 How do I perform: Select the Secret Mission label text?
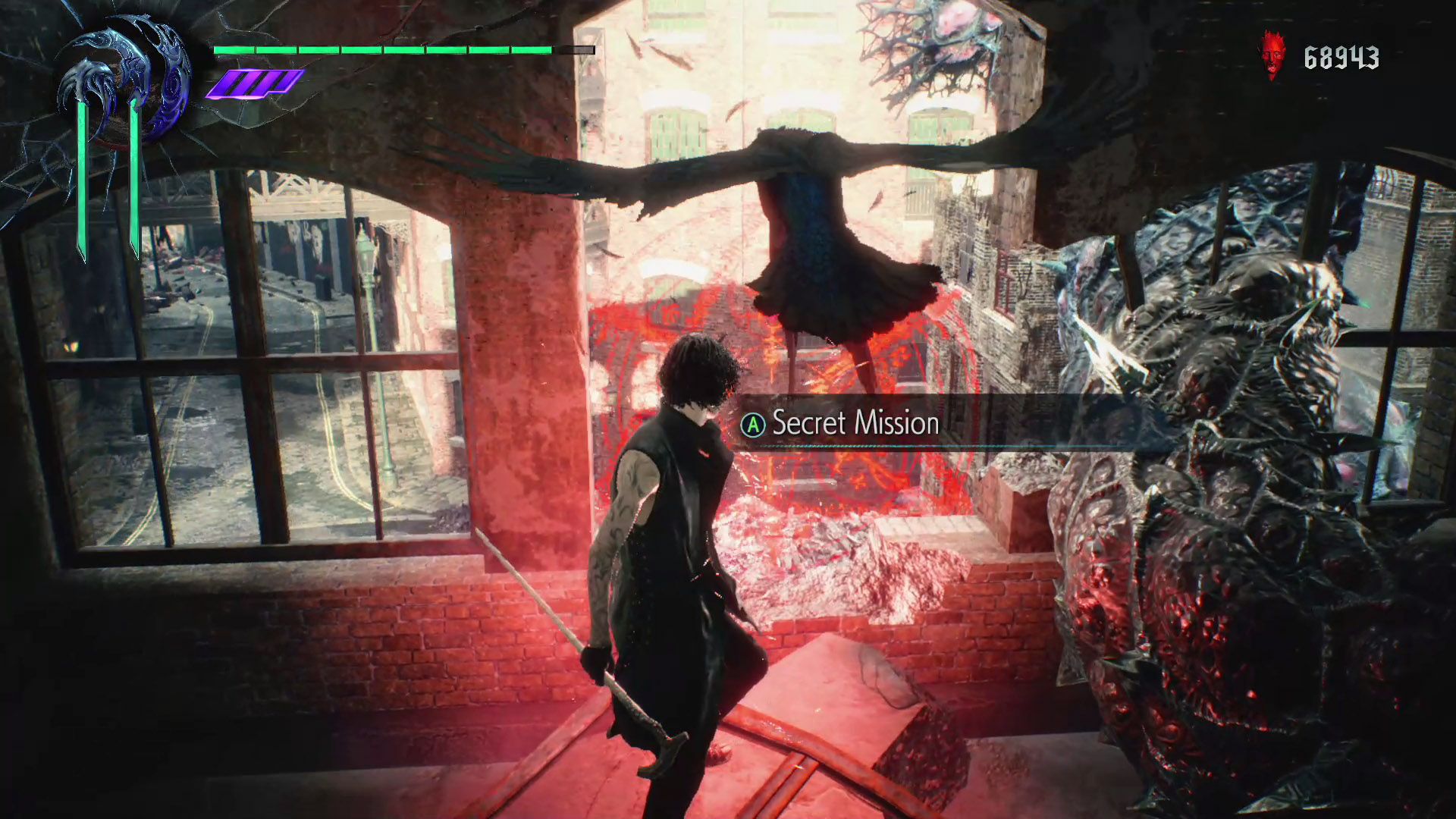(x=853, y=423)
